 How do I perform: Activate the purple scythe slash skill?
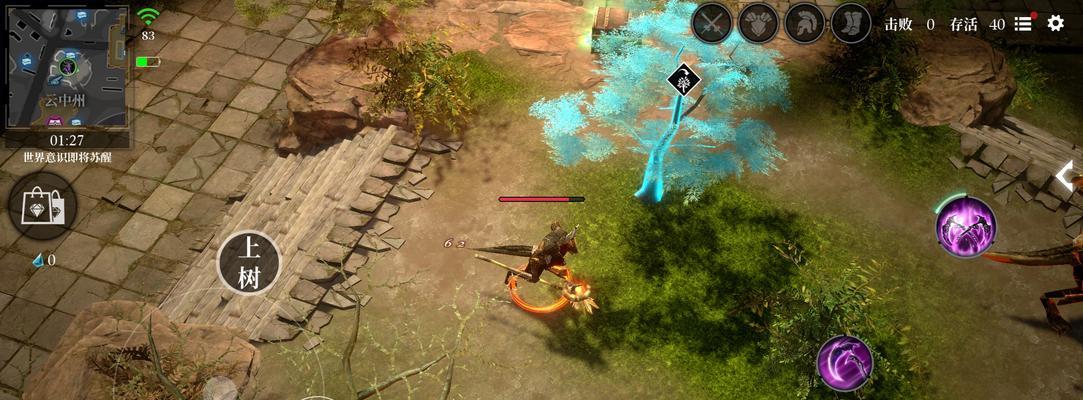[845, 362]
